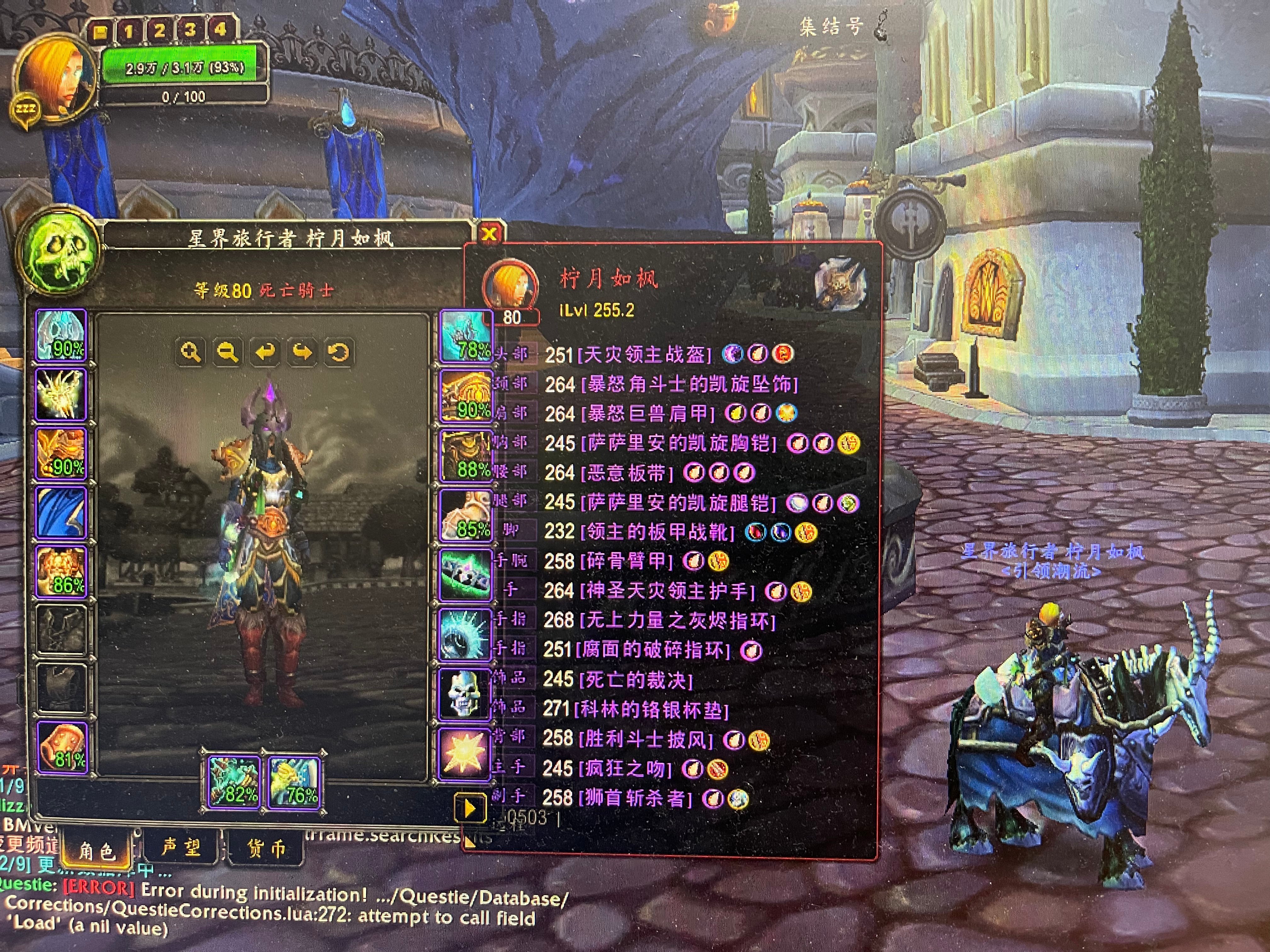Select the 角色 character tab
The image size is (1270, 952).
click(x=96, y=850)
